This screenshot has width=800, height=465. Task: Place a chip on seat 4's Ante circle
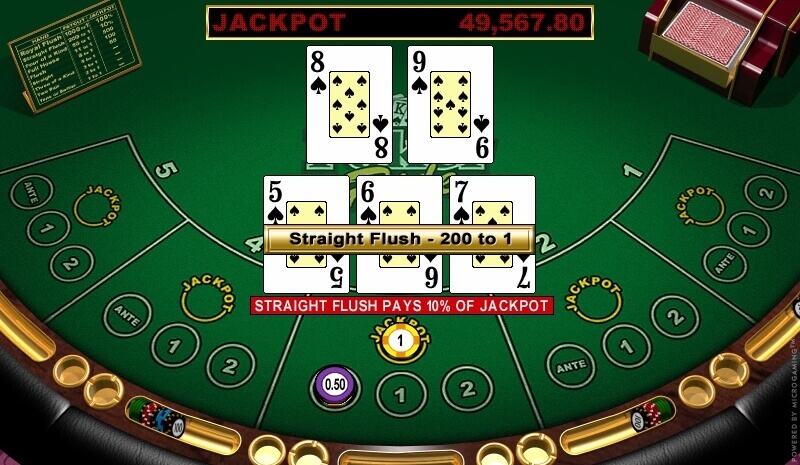pyautogui.click(x=123, y=312)
